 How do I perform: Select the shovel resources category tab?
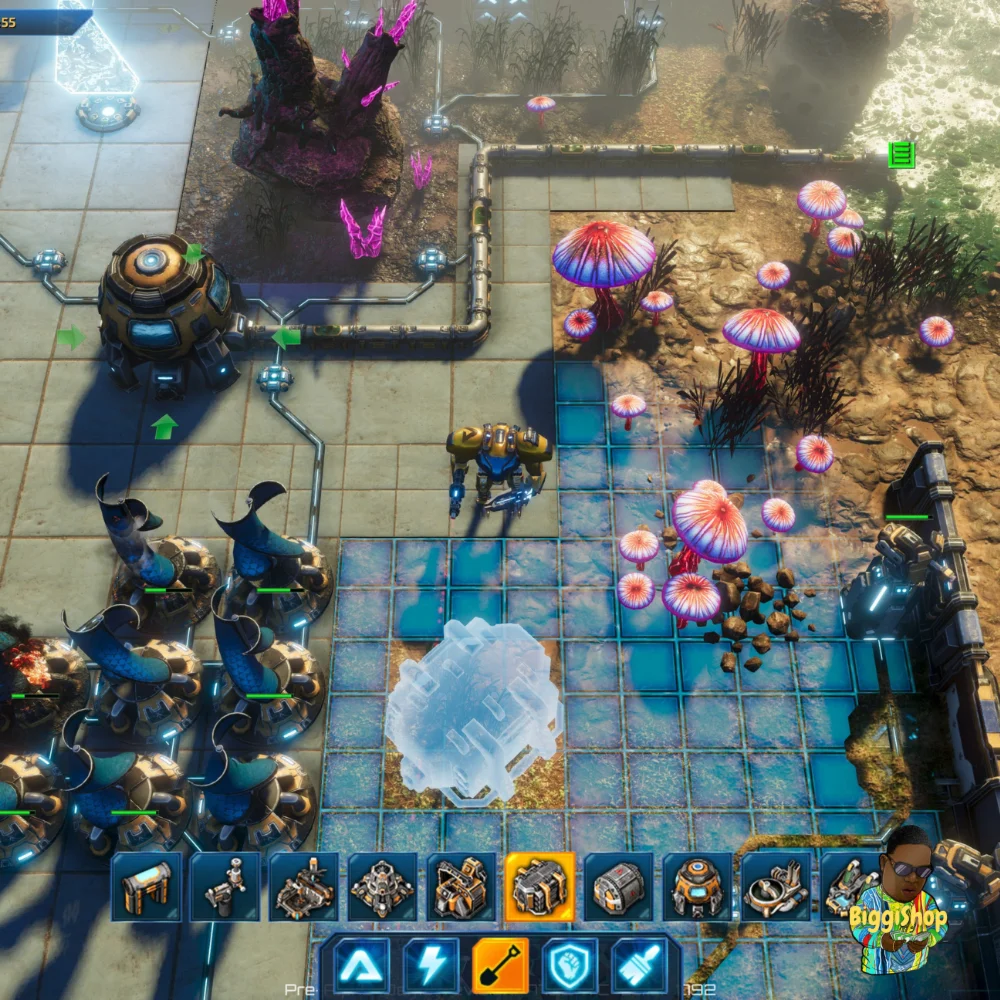point(501,965)
